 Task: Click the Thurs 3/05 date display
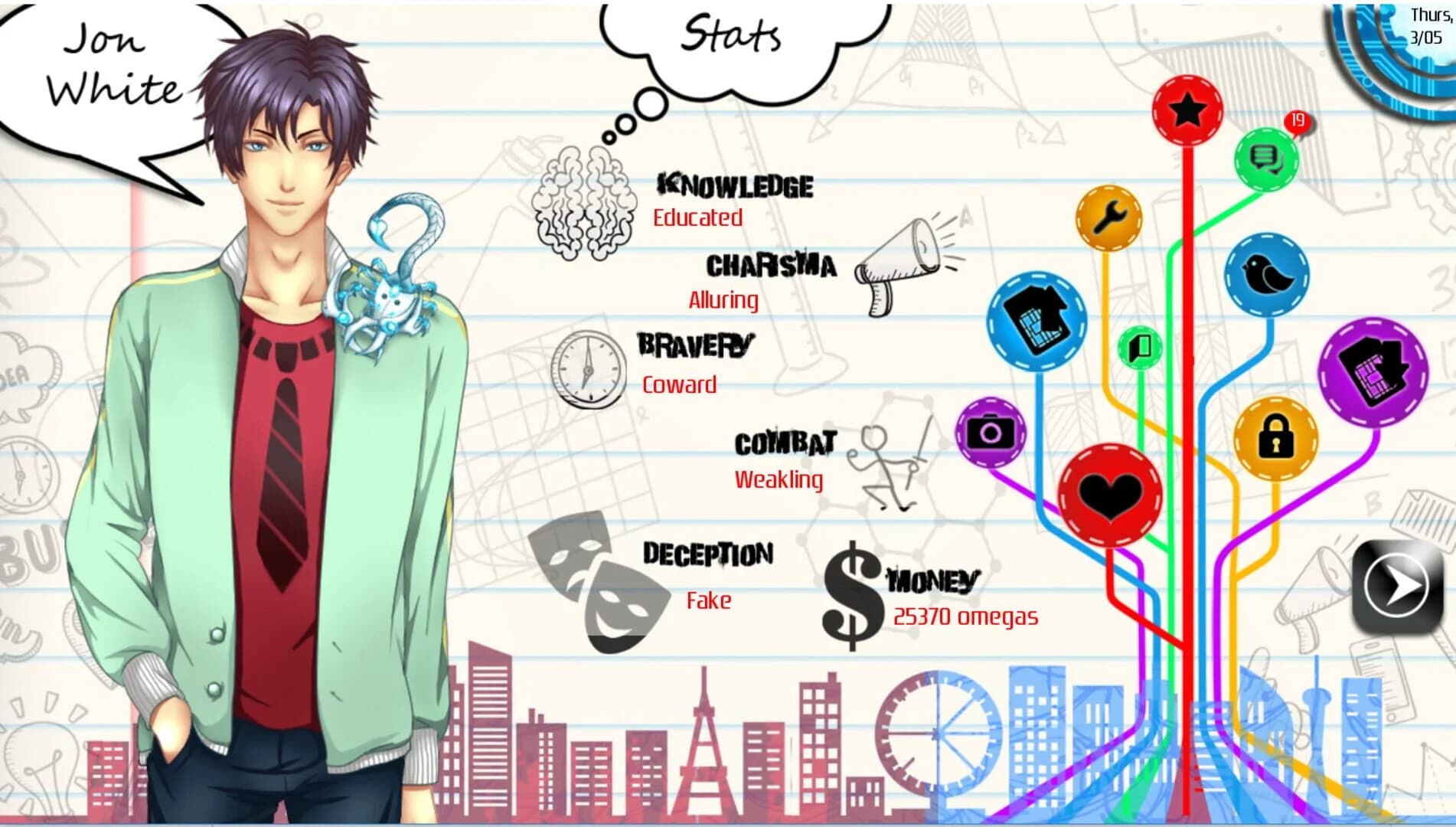pyautogui.click(x=1427, y=23)
